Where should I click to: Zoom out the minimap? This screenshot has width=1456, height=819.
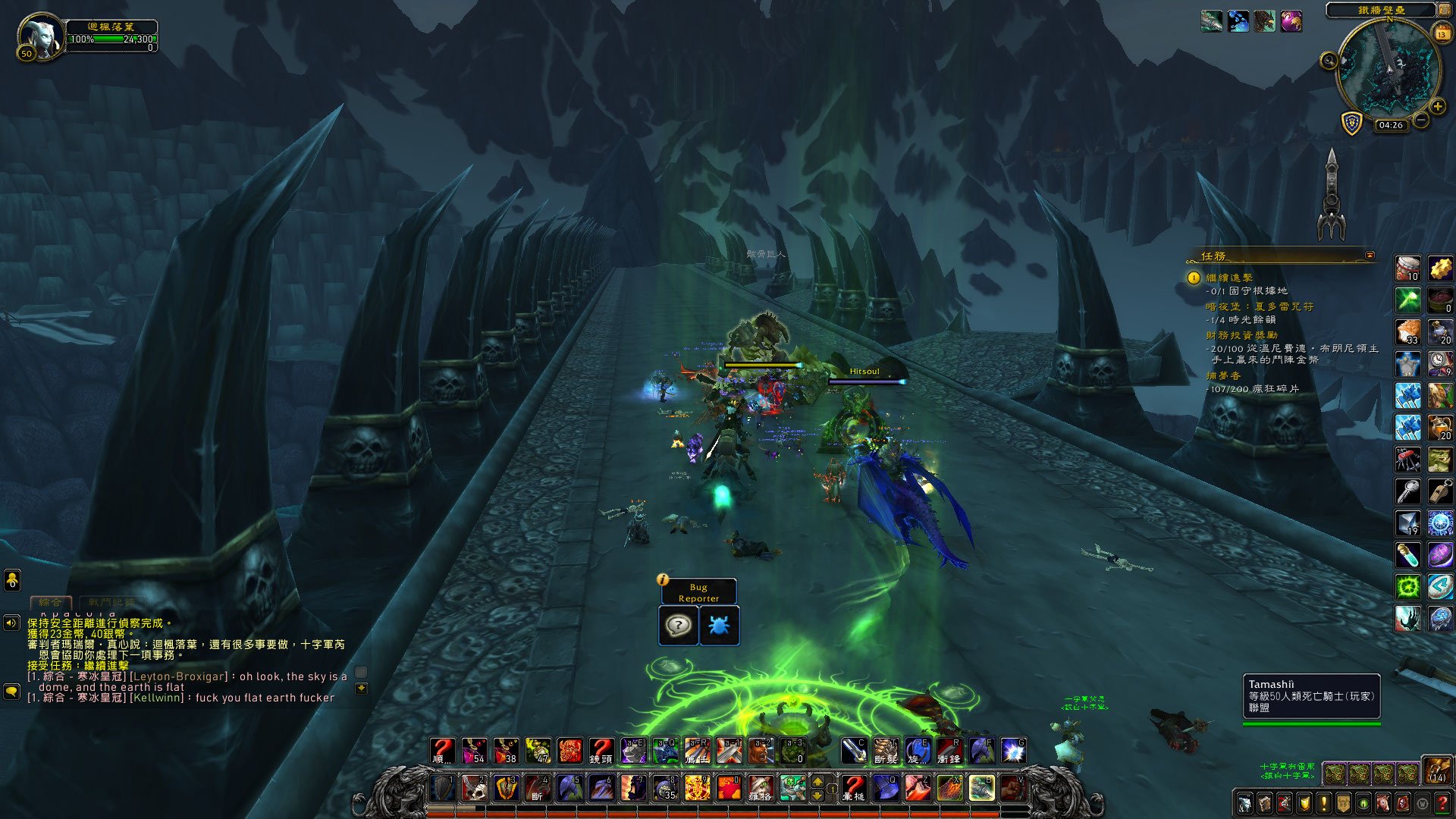point(1421,120)
